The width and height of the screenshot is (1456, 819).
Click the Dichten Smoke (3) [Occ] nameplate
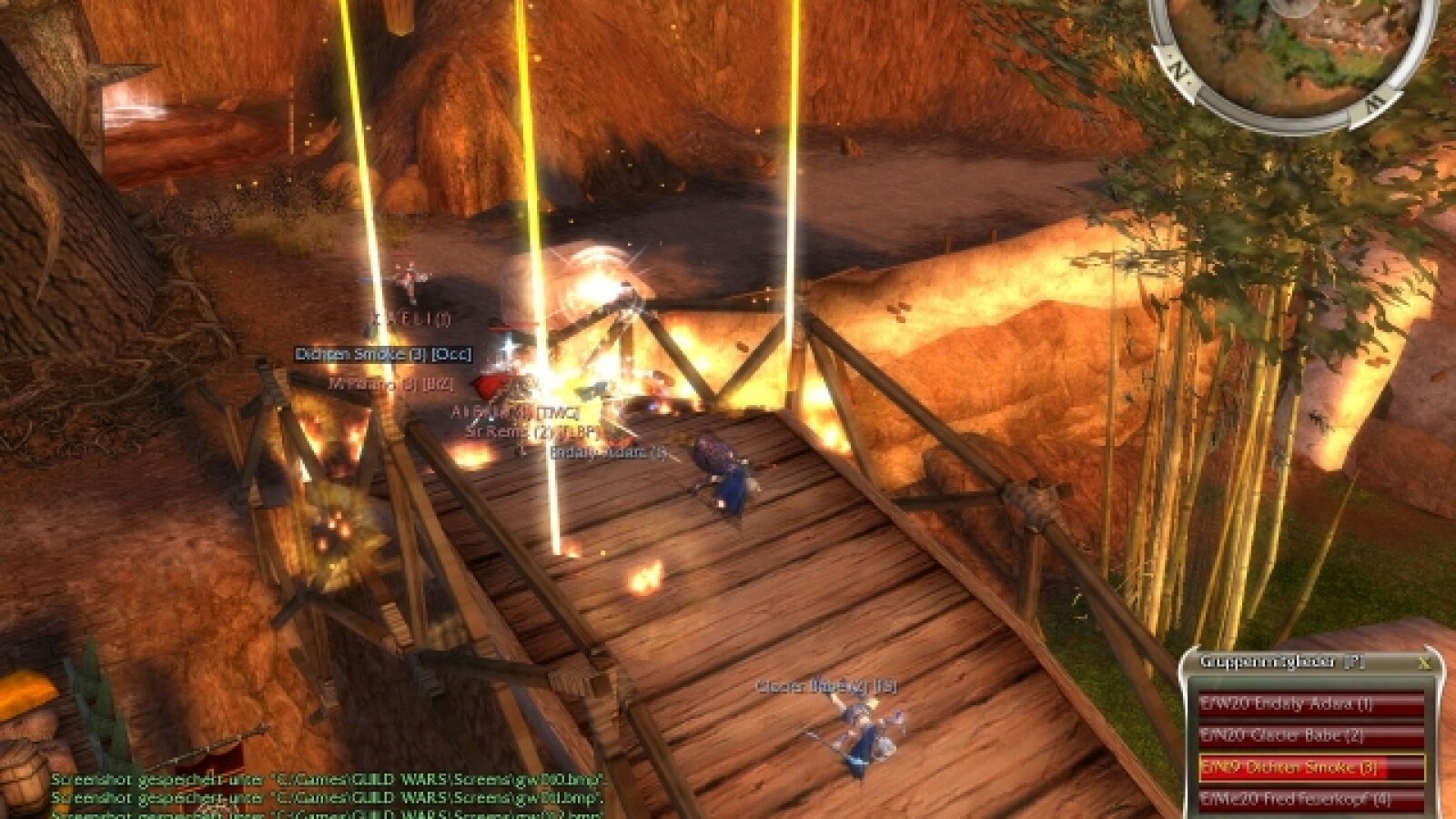[x=382, y=354]
